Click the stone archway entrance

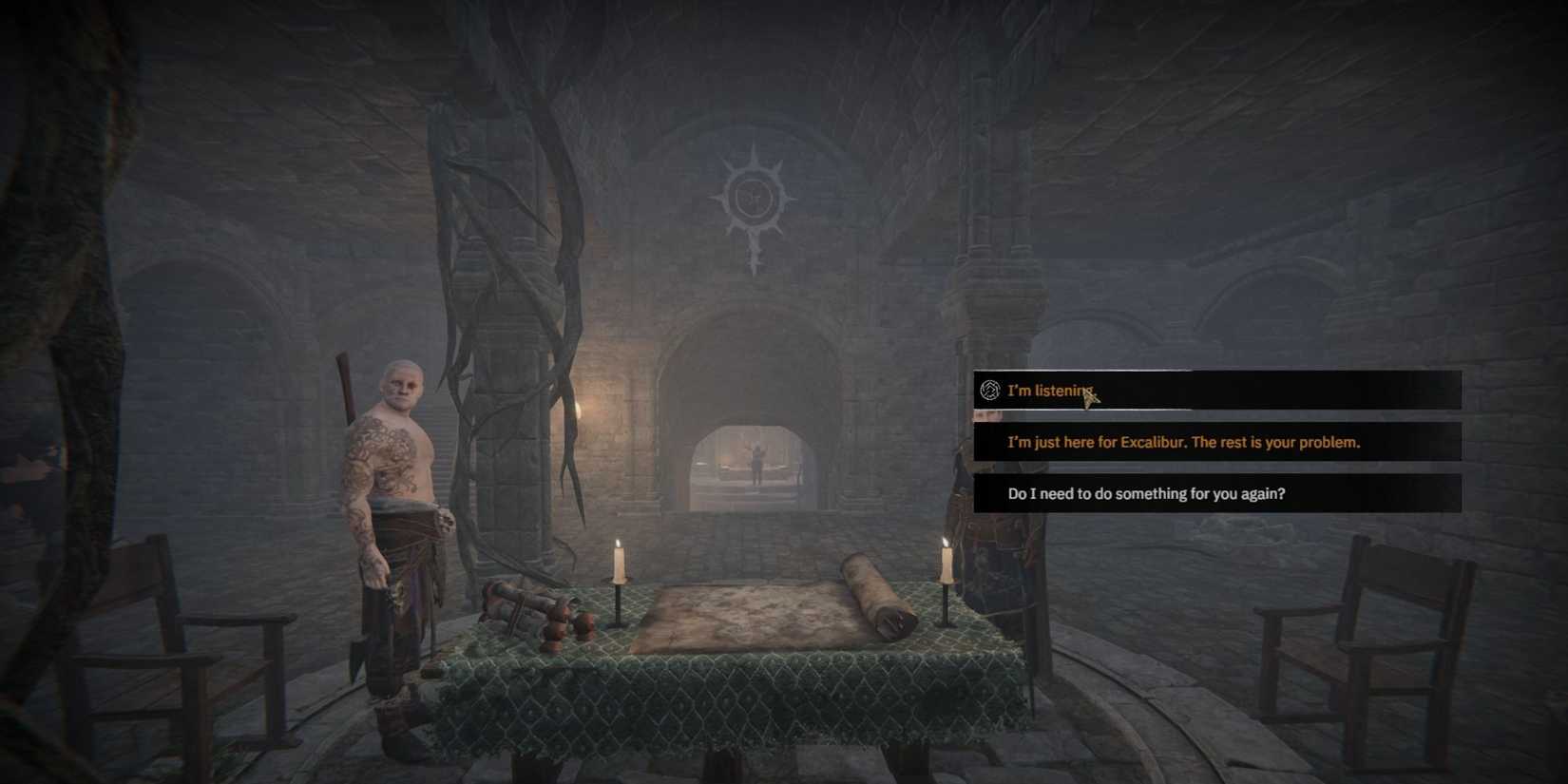coord(751,380)
